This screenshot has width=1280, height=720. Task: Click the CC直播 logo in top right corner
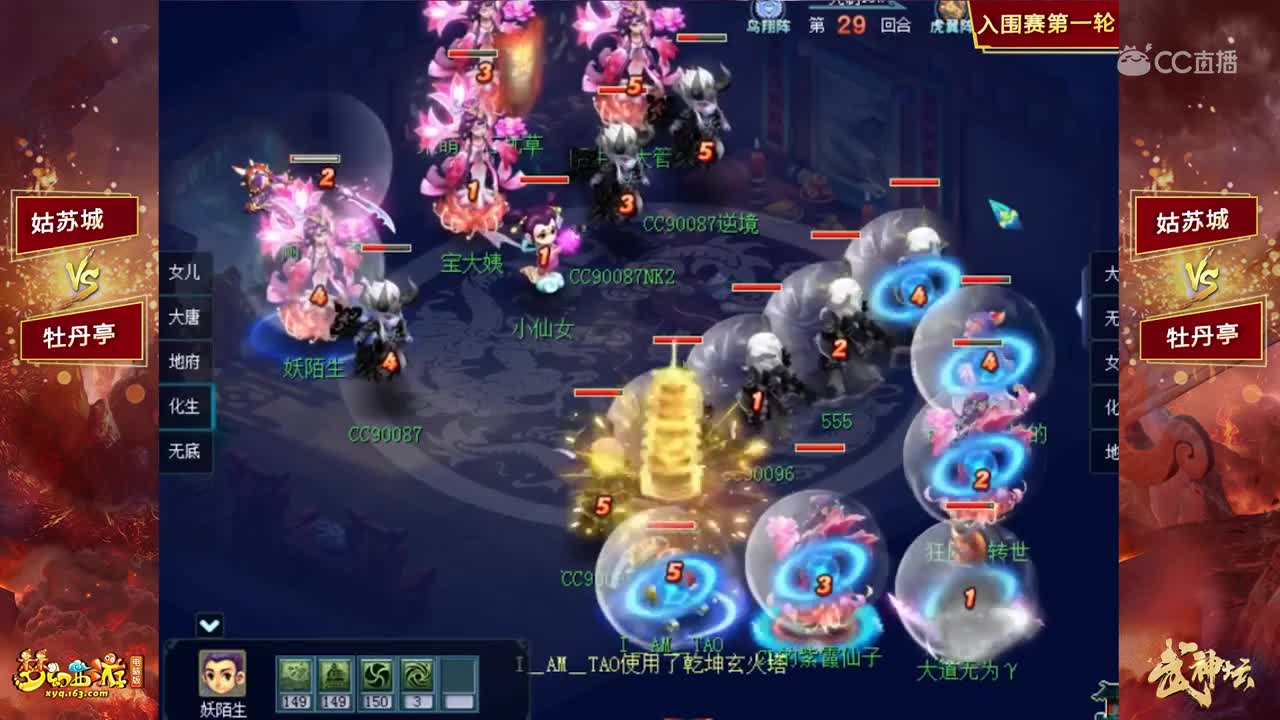pyautogui.click(x=1179, y=58)
